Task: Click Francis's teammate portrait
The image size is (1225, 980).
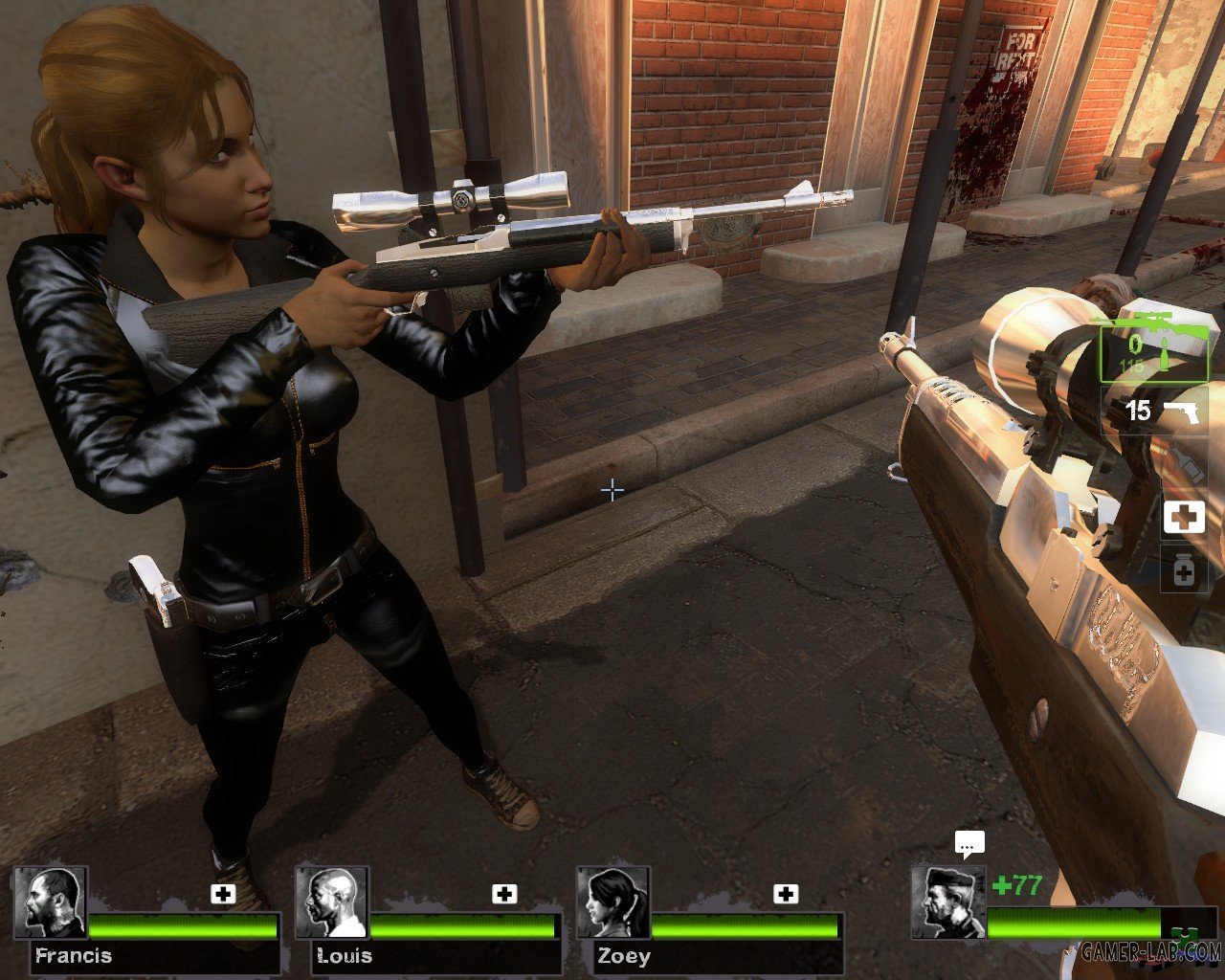Action: (50, 902)
